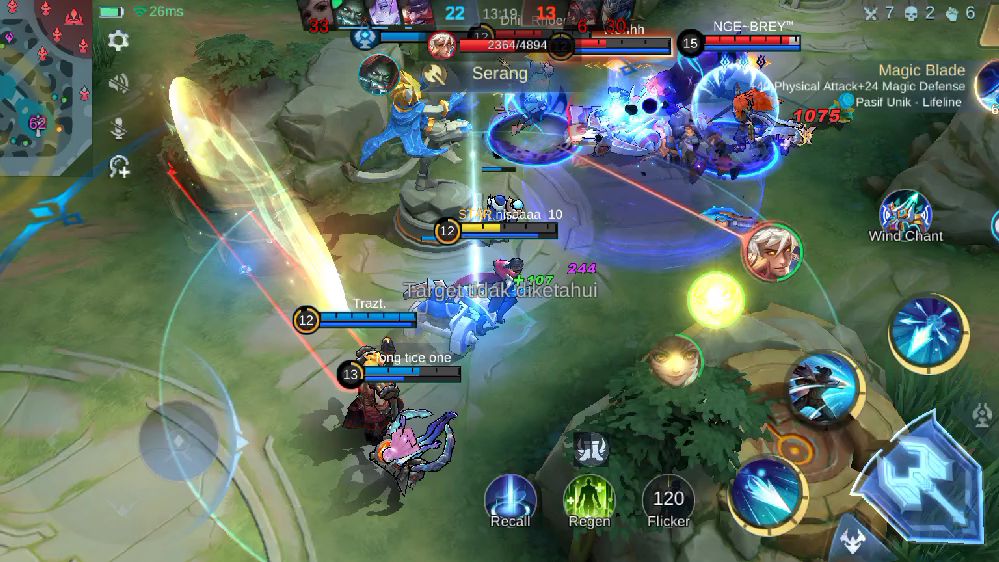This screenshot has height=562, width=999.
Task: Activate the Recall spell
Action: tap(510, 498)
